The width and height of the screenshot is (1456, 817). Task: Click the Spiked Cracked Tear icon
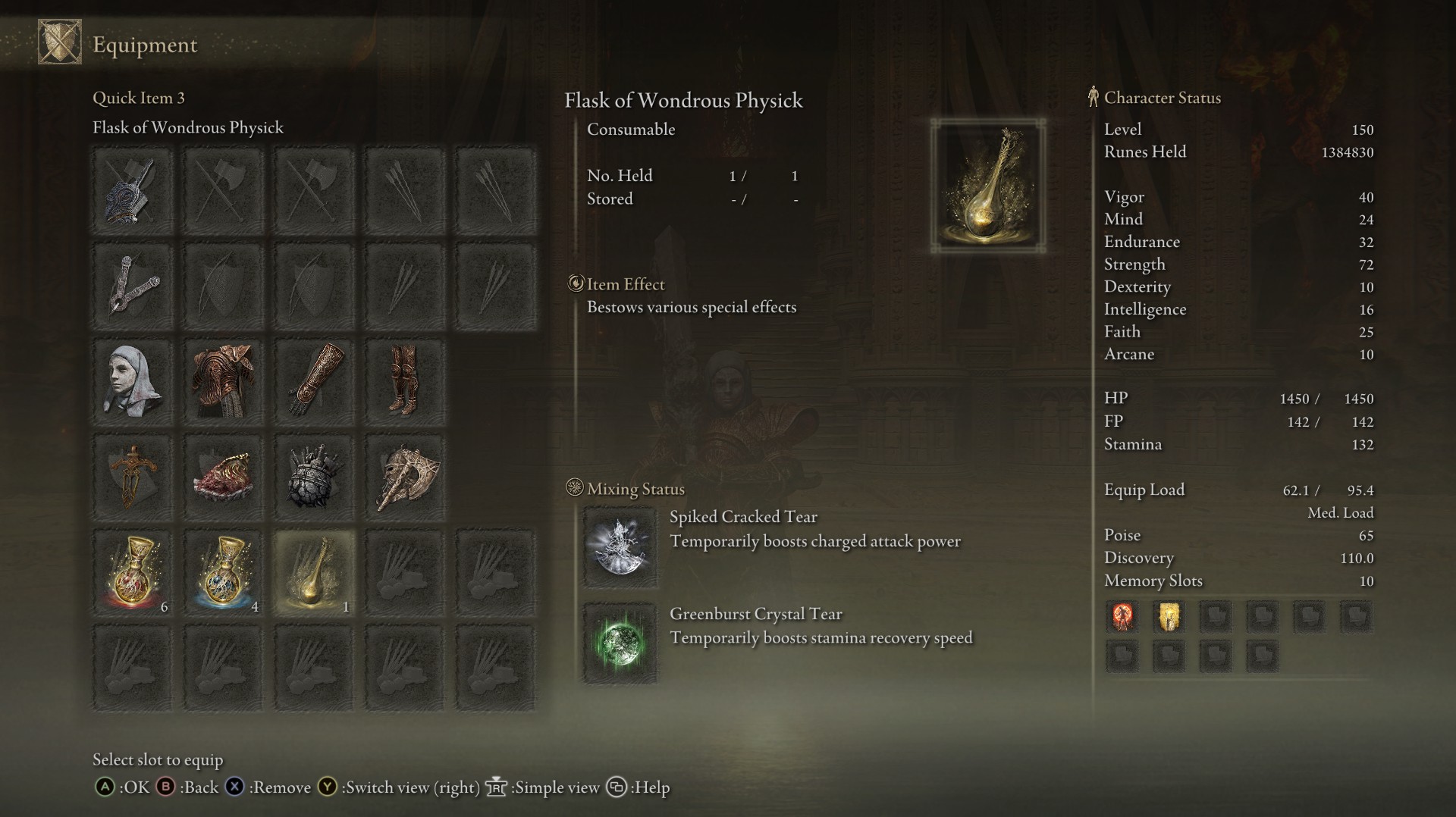pos(620,547)
